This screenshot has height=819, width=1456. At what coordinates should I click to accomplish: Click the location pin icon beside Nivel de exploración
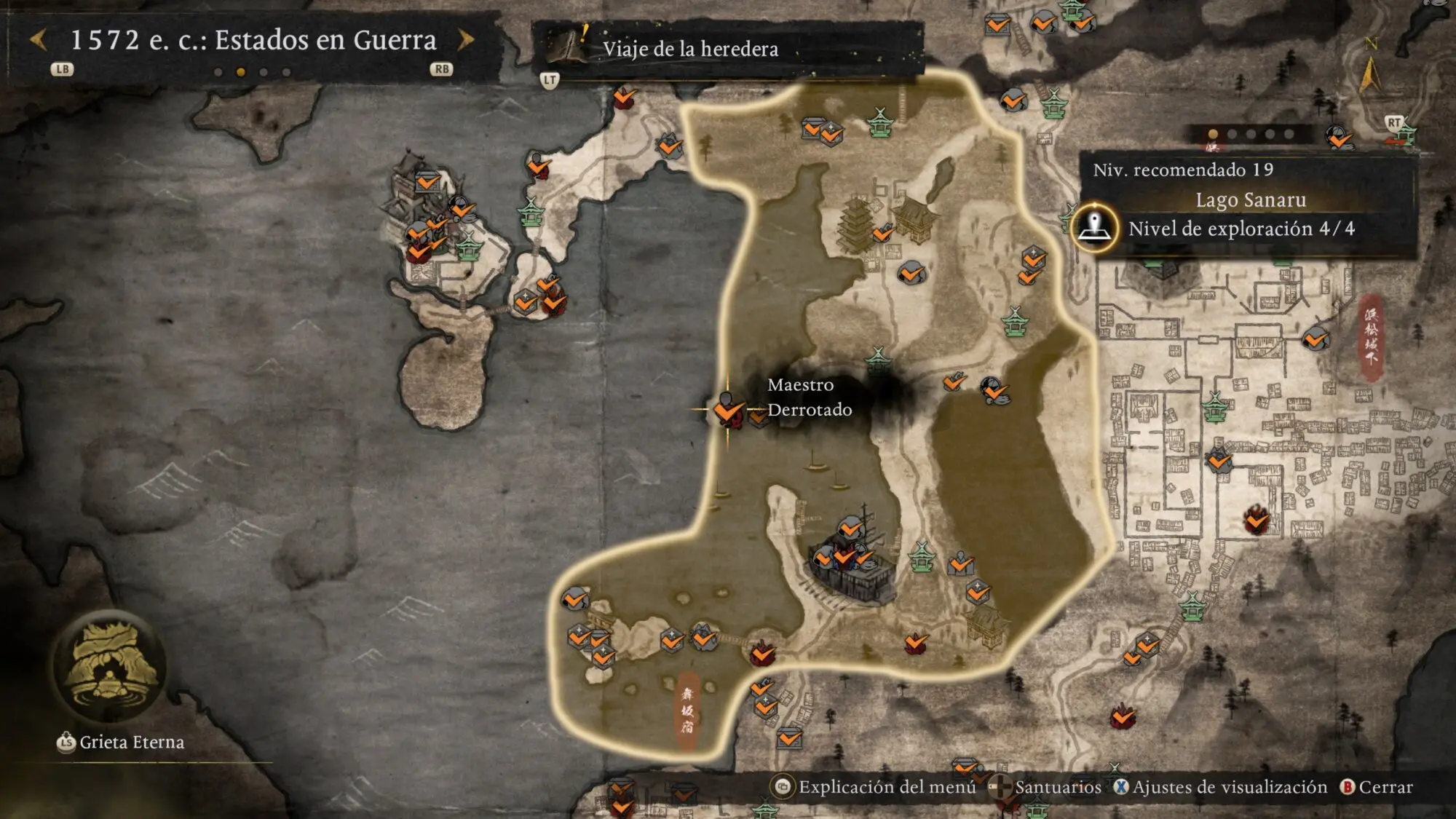point(1094,228)
